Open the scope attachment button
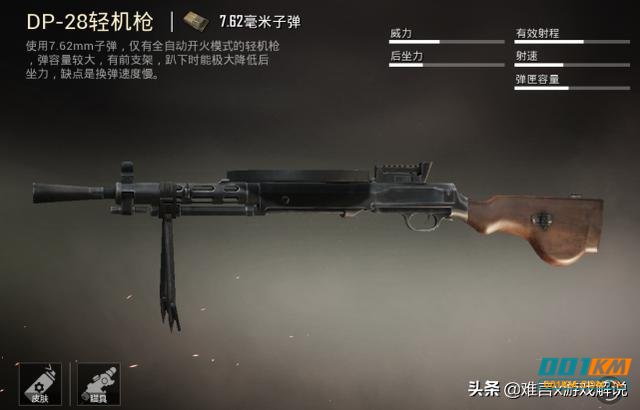Screen dimensions: 640x410 [99, 382]
